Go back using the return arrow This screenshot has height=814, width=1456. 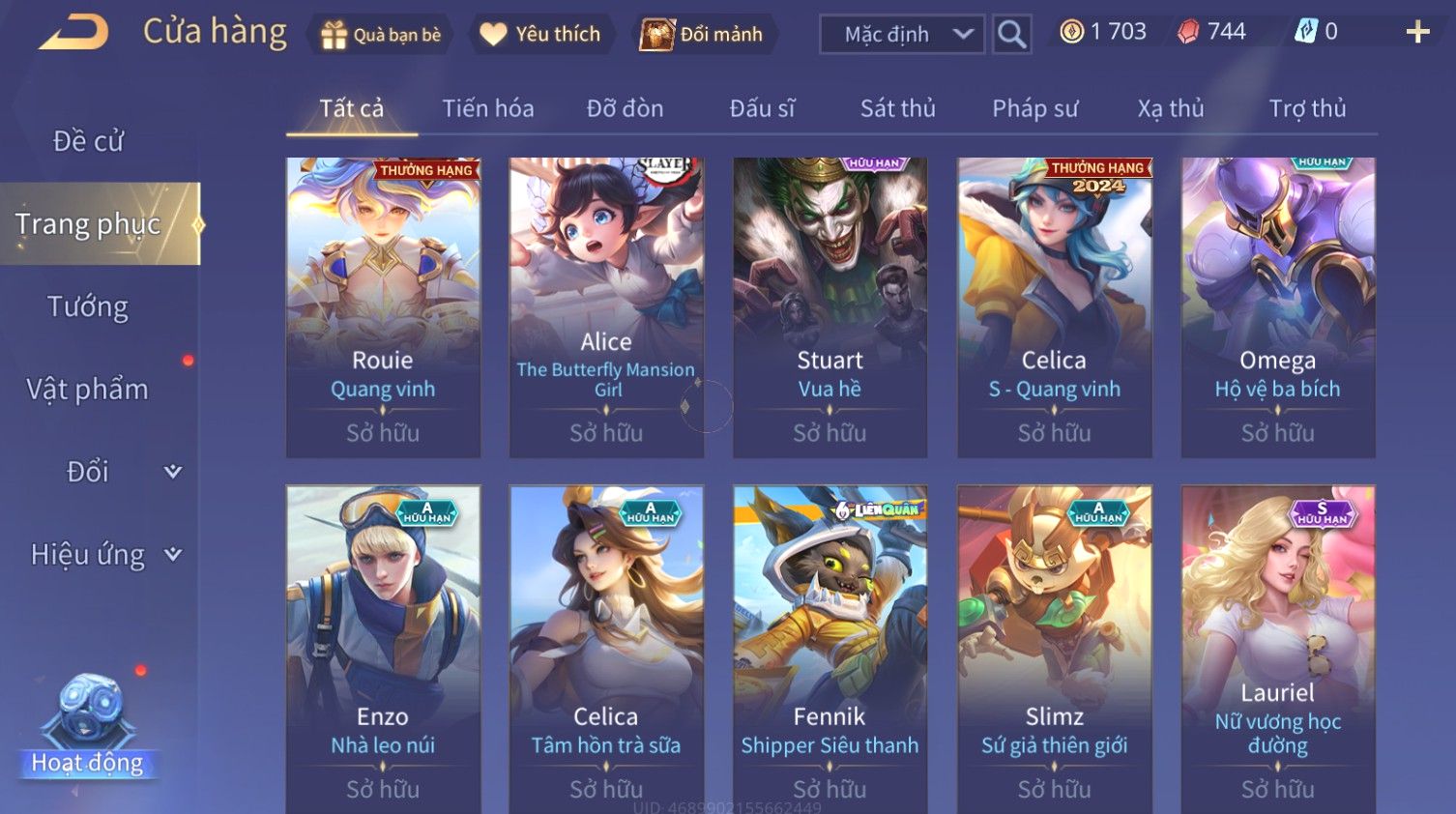pyautogui.click(x=73, y=33)
